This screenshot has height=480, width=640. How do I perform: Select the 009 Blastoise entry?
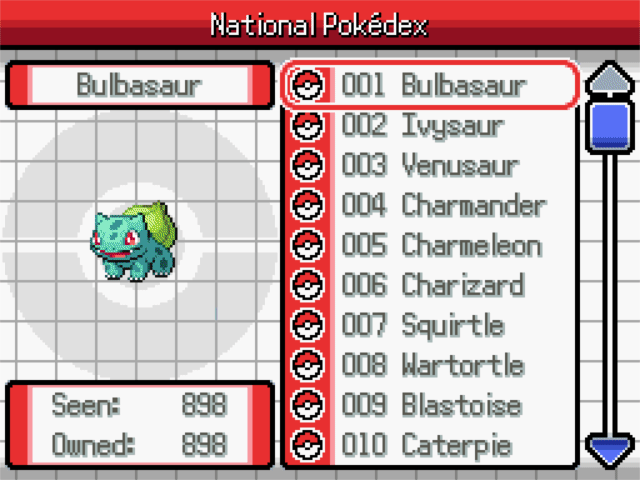(x=432, y=406)
